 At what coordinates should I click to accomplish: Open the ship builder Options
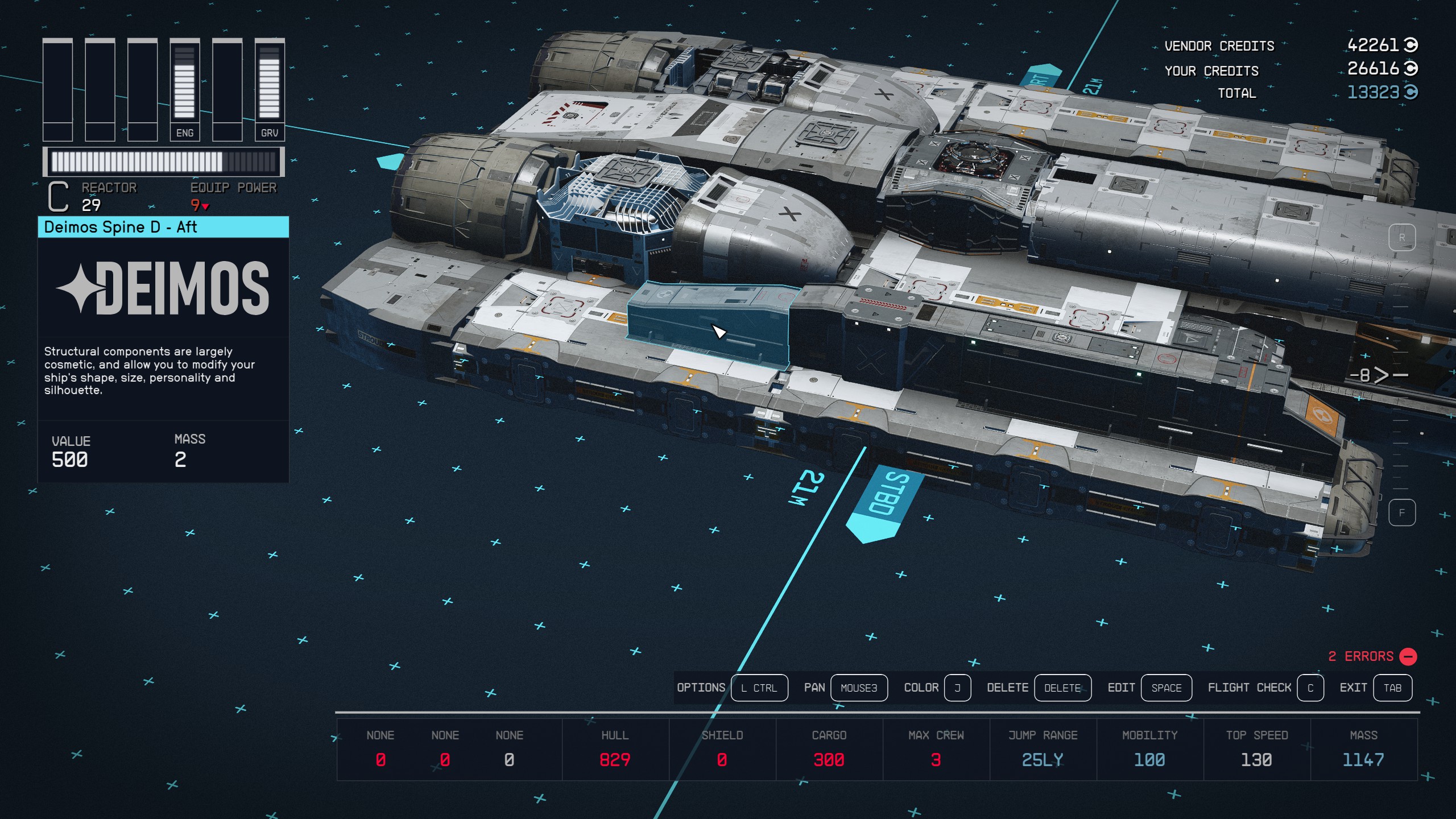click(759, 688)
